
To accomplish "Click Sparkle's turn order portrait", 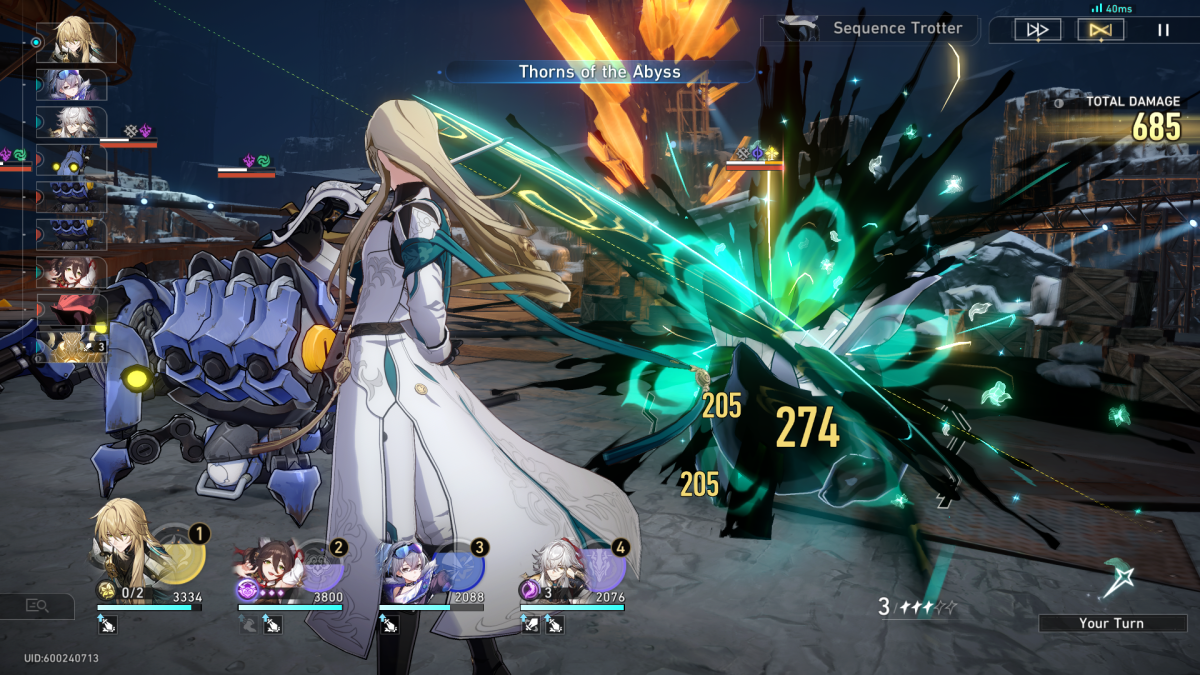I will coord(70,273).
